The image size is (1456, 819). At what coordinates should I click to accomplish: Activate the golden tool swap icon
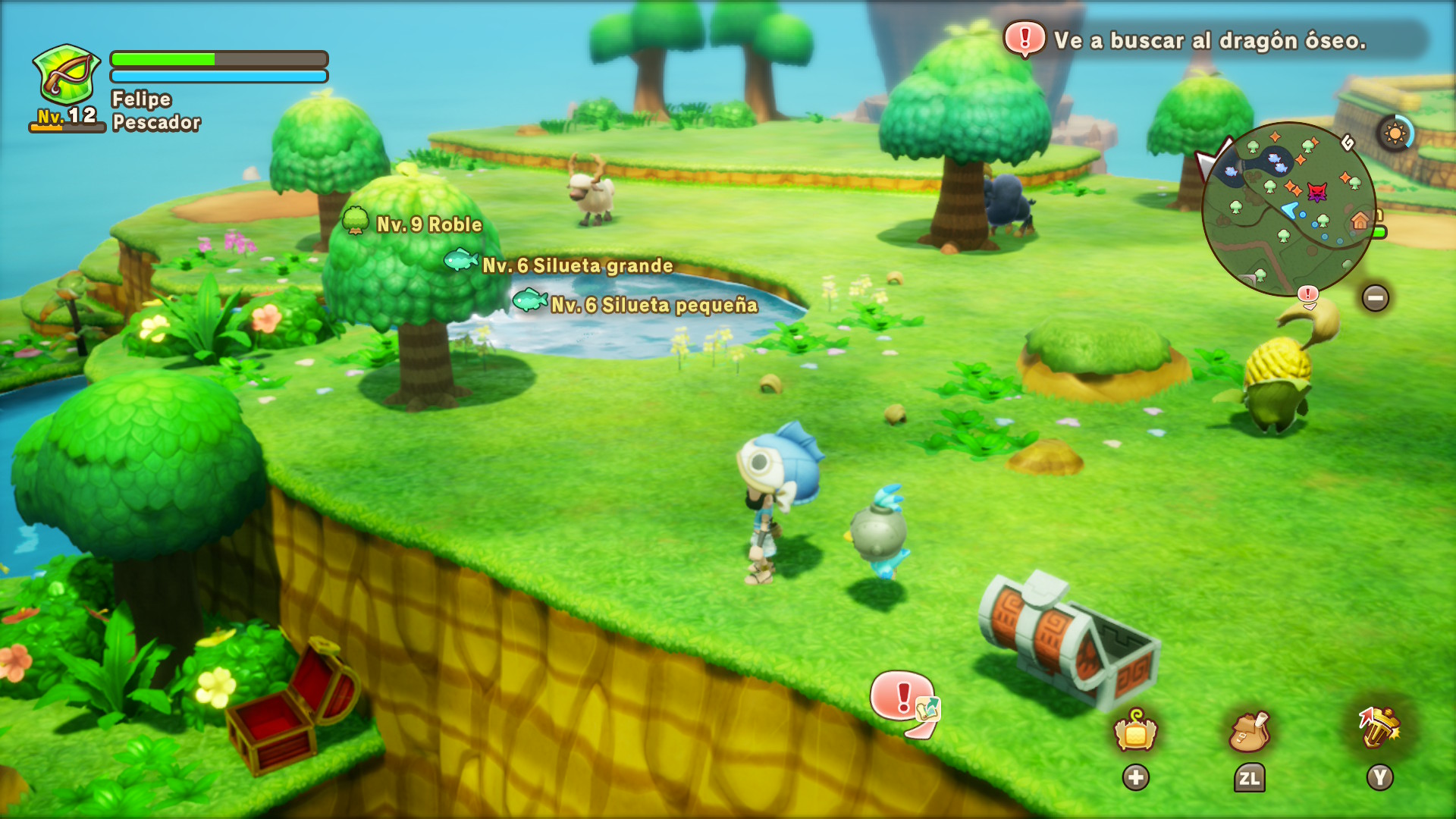[x=1379, y=728]
